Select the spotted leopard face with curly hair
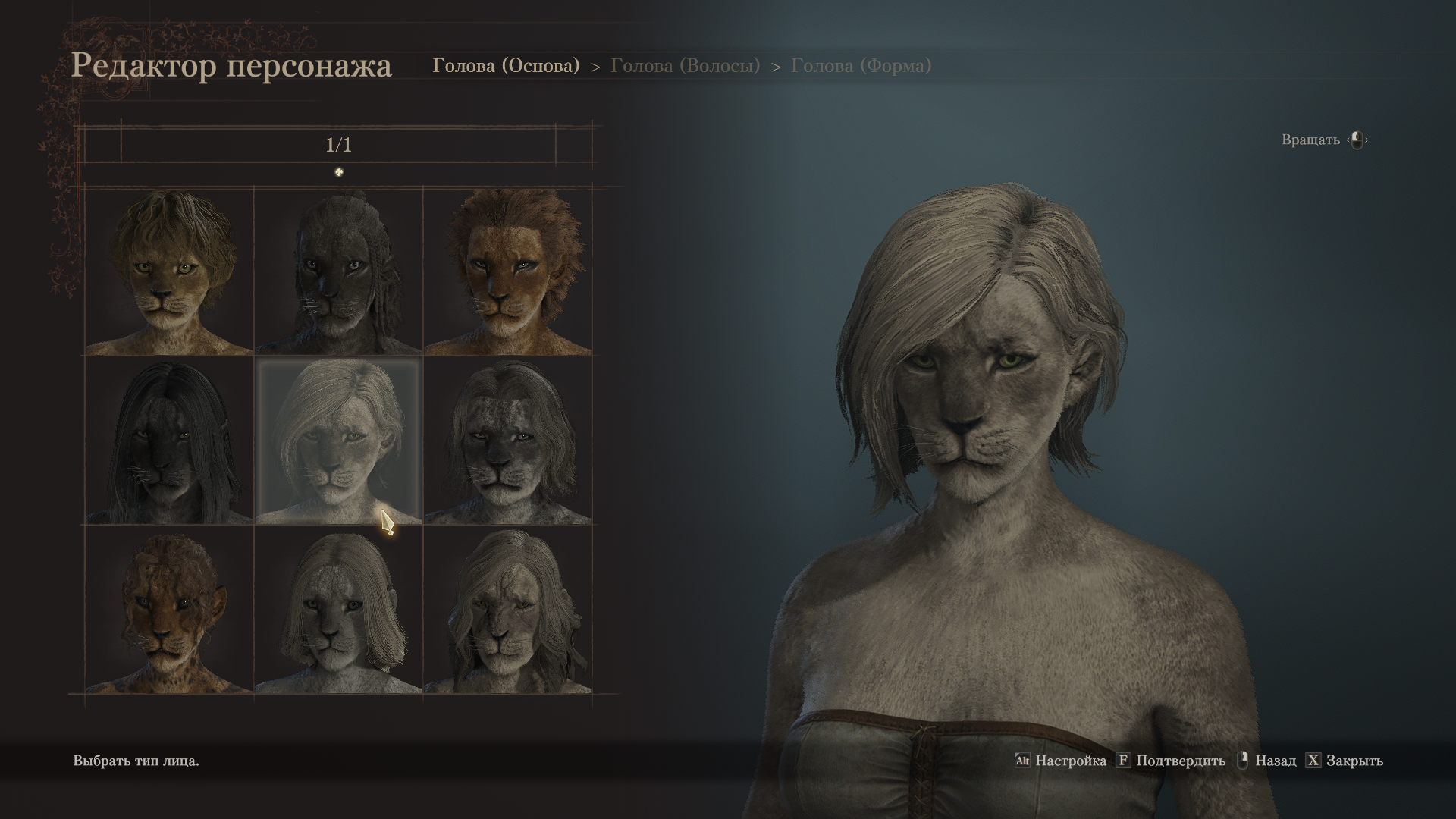Viewport: 1456px width, 819px height. (x=168, y=610)
